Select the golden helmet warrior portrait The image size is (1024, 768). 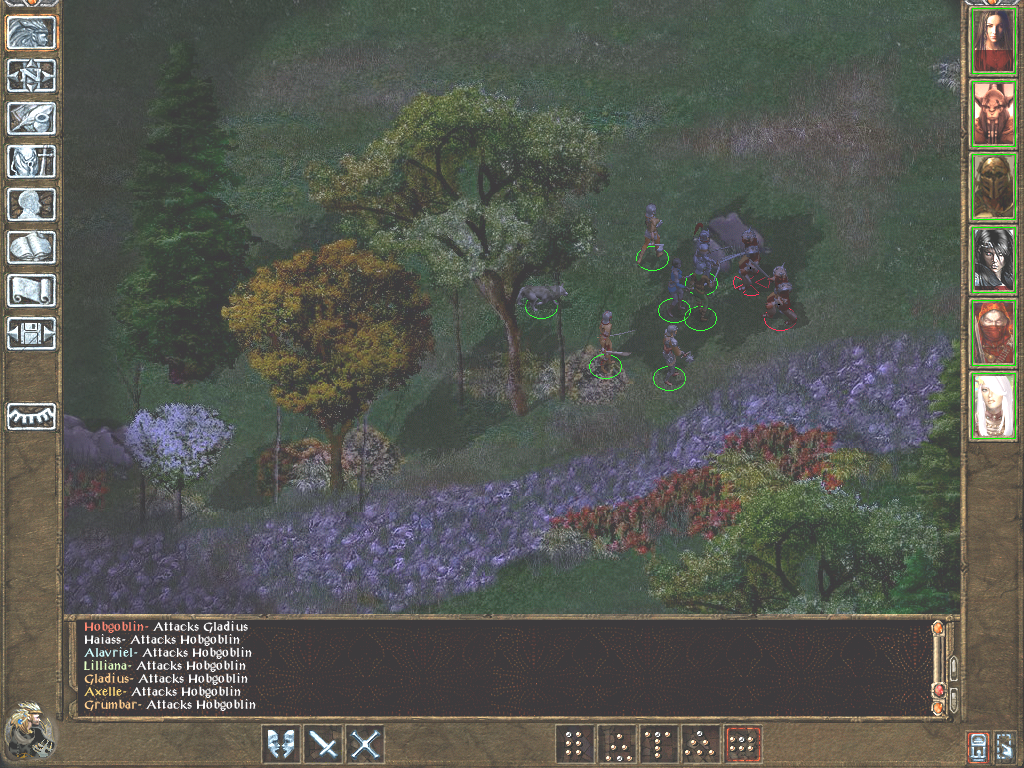point(994,186)
